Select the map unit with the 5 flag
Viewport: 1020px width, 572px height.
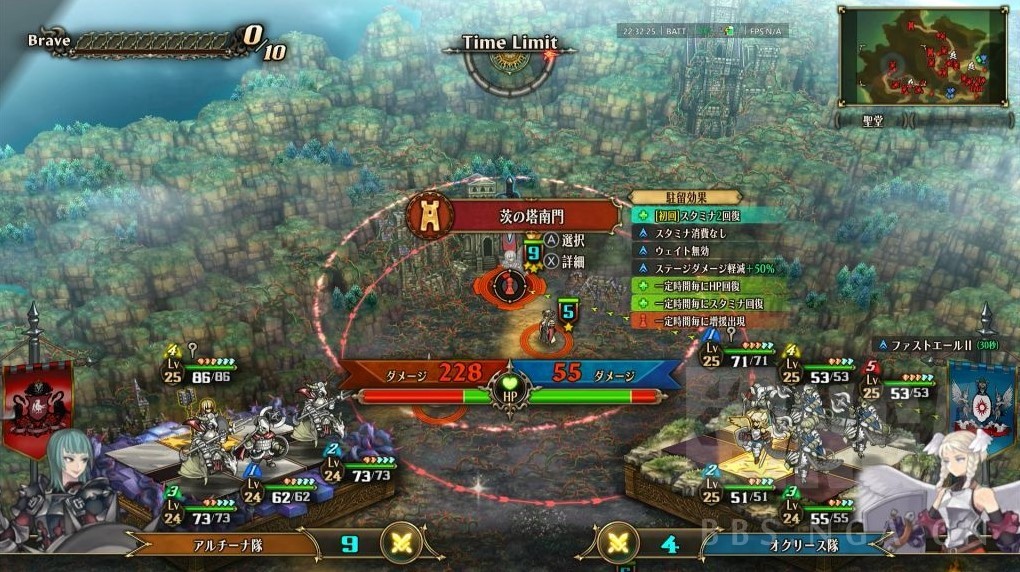pos(548,330)
